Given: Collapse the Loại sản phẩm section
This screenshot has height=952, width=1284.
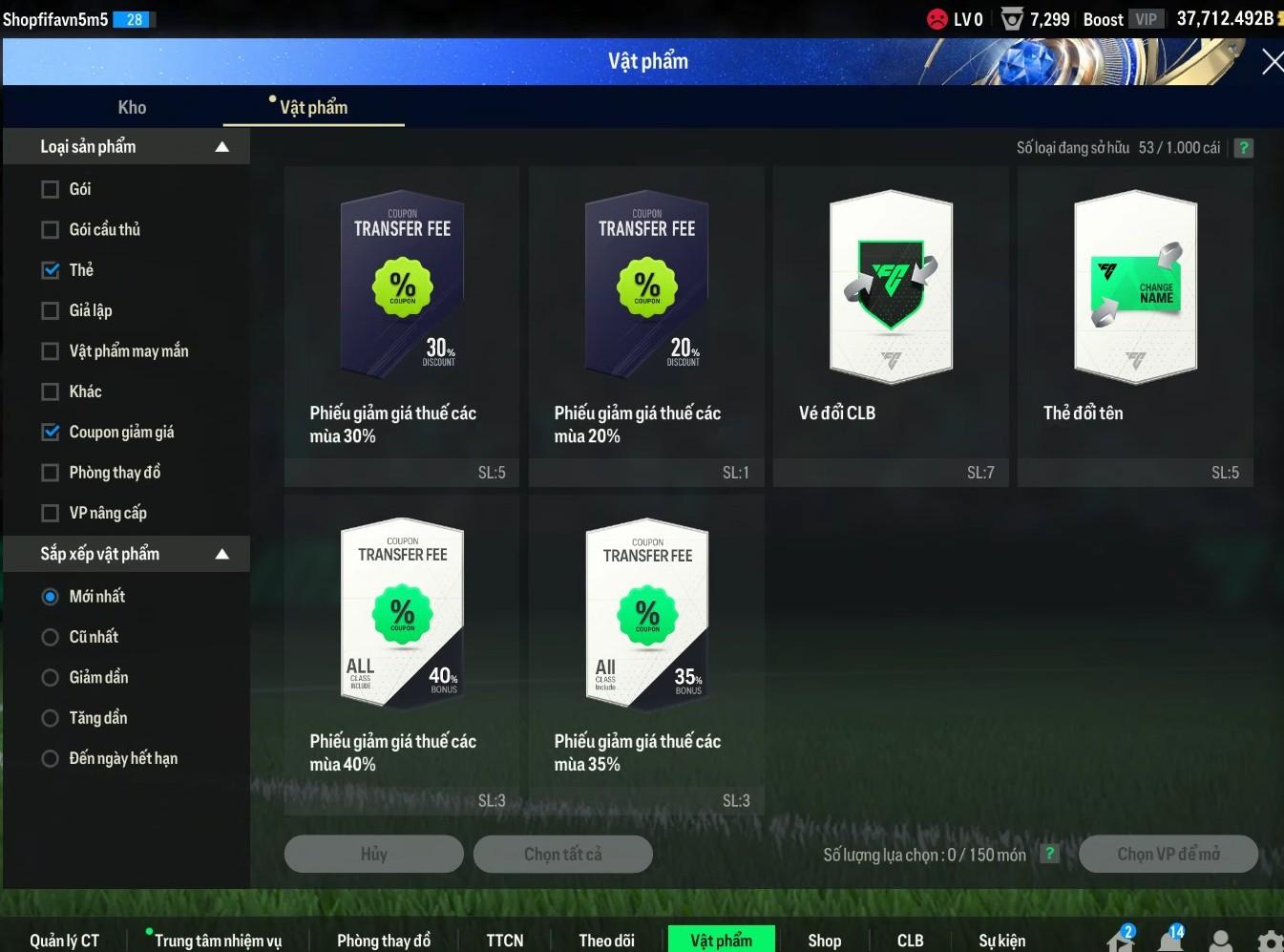Looking at the screenshot, I should (221, 147).
